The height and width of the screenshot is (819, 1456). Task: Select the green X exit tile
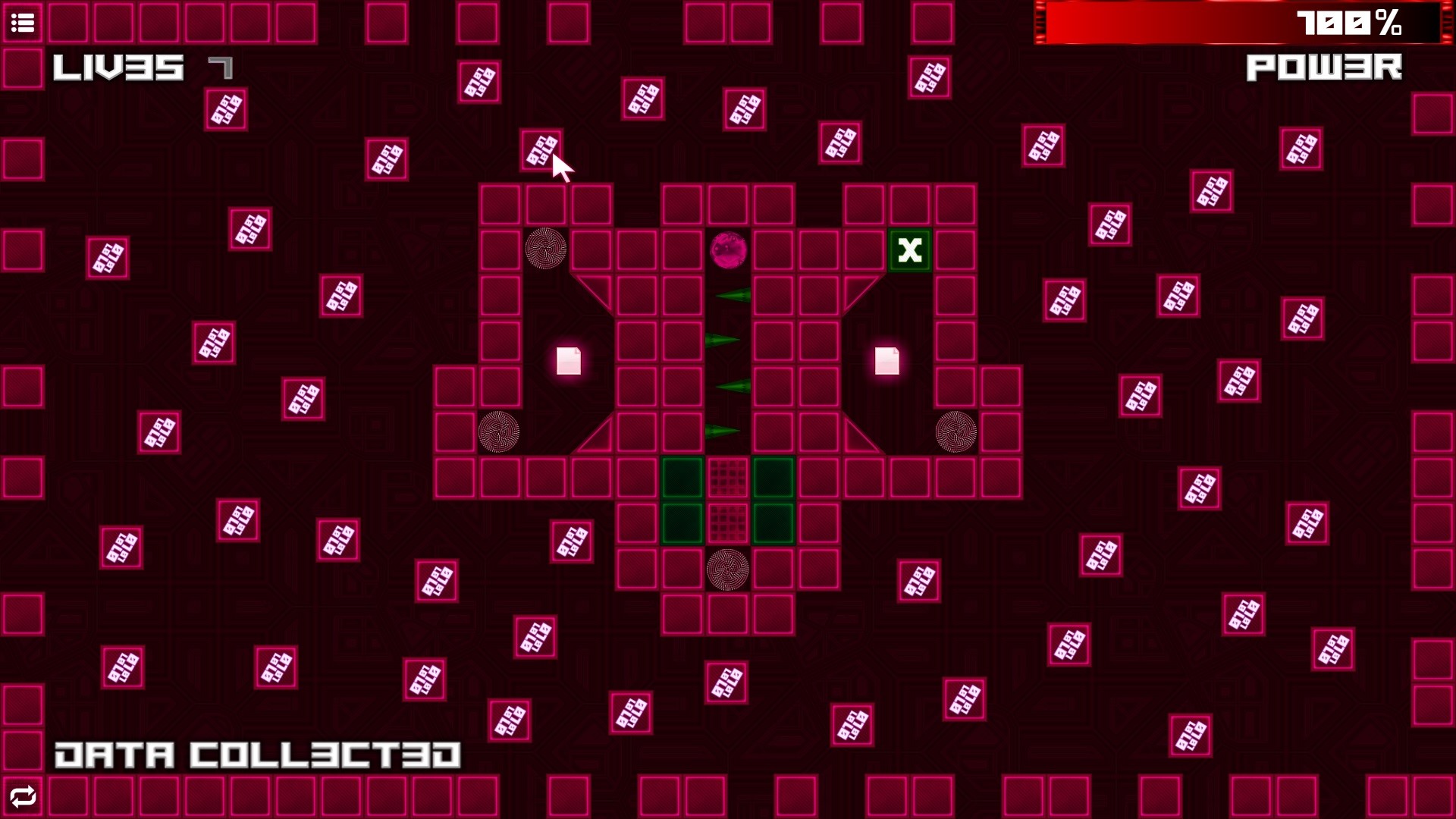click(x=909, y=251)
